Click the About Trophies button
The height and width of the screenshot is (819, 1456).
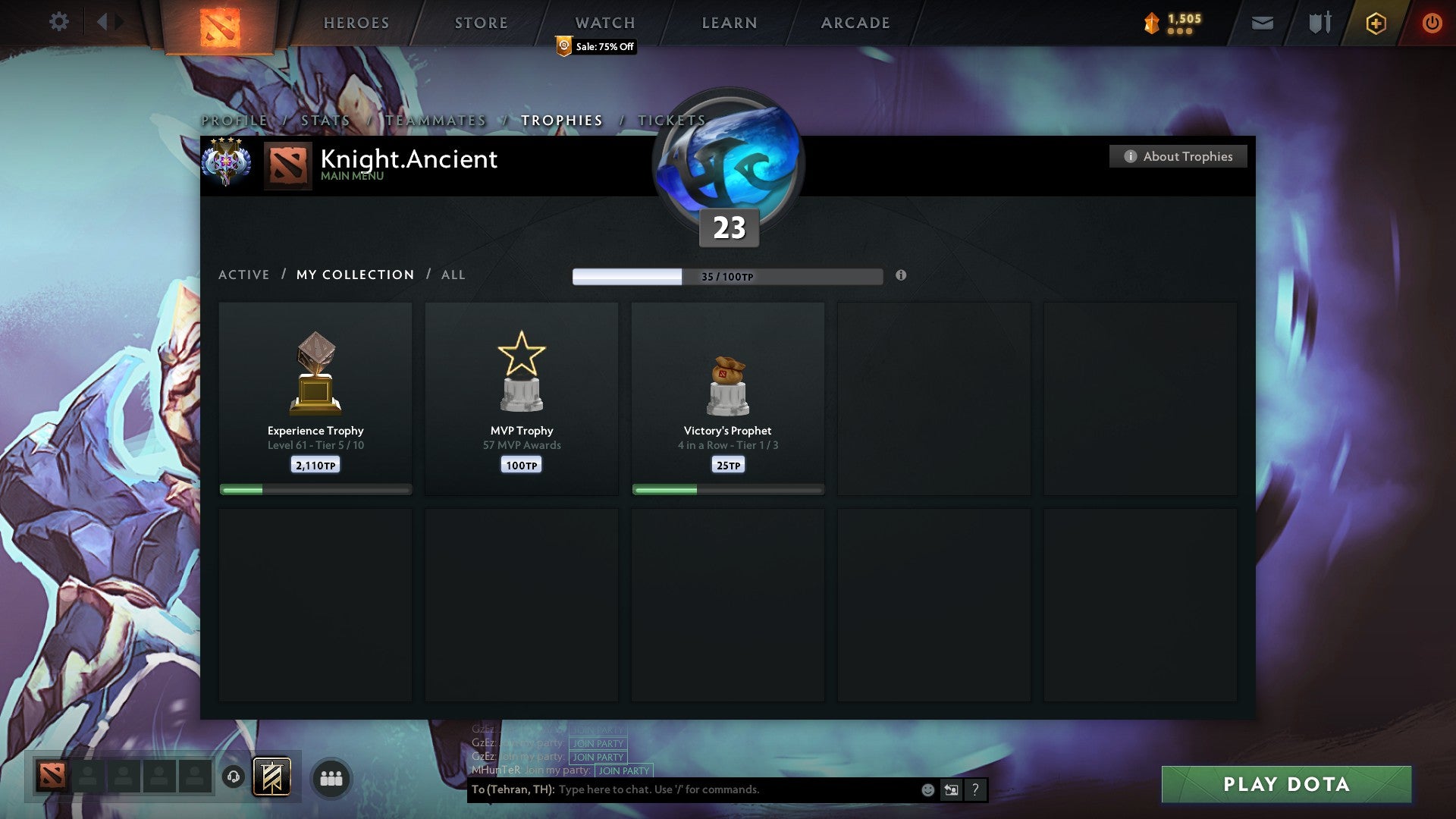point(1178,156)
